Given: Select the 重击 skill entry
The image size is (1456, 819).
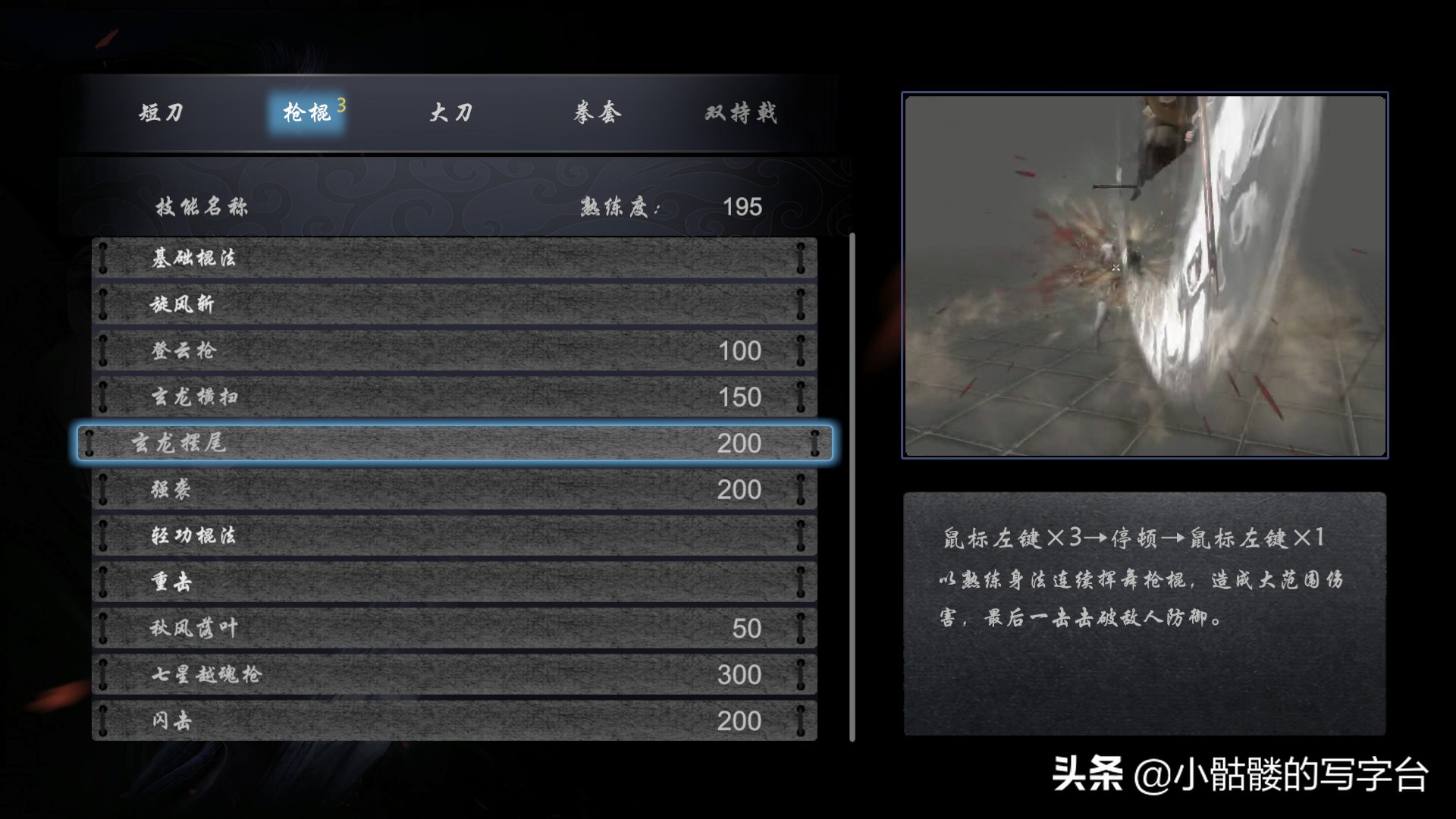Looking at the screenshot, I should coord(455,582).
